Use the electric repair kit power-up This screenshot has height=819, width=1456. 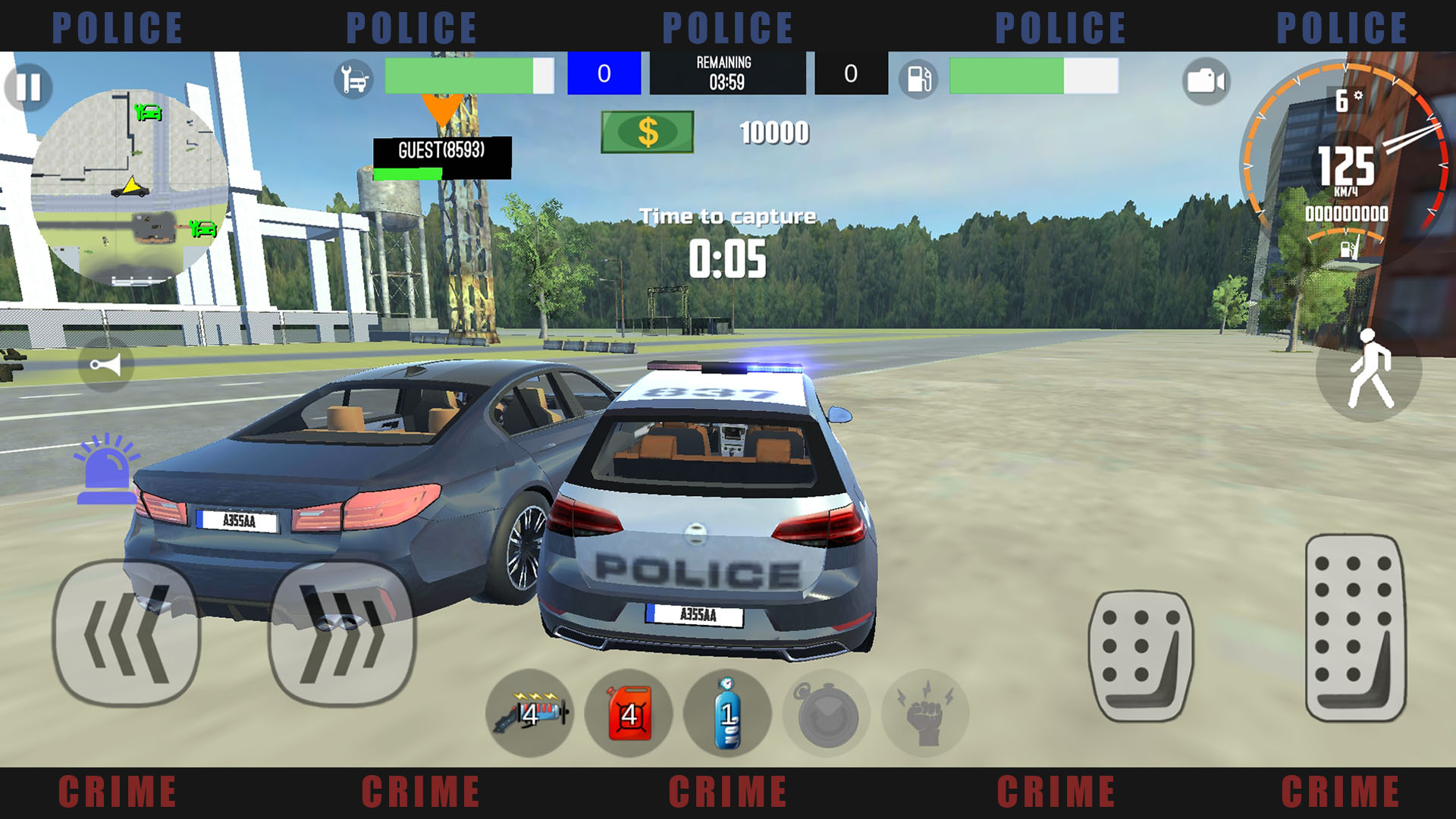531,713
